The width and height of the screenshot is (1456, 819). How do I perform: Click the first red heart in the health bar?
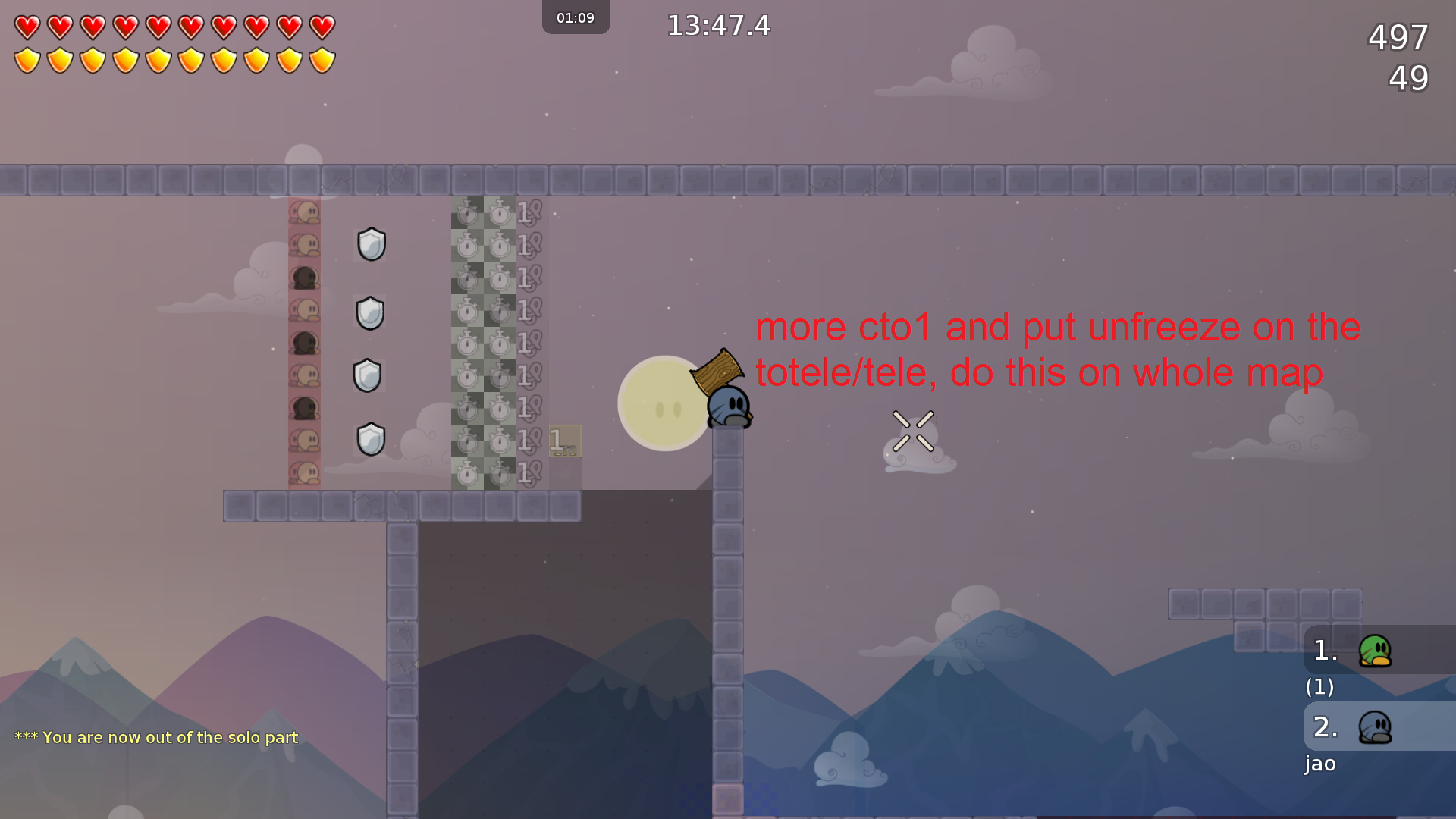tap(27, 27)
